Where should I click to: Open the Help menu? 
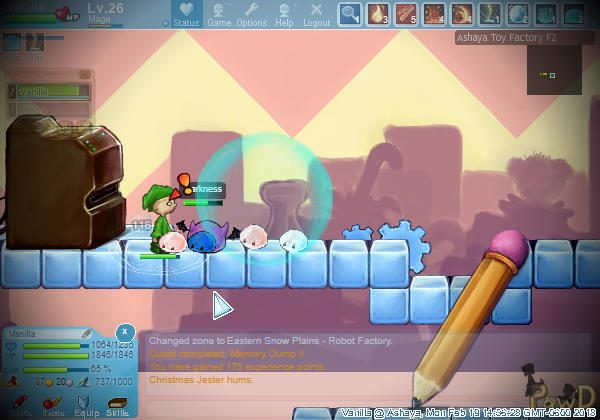(x=284, y=14)
